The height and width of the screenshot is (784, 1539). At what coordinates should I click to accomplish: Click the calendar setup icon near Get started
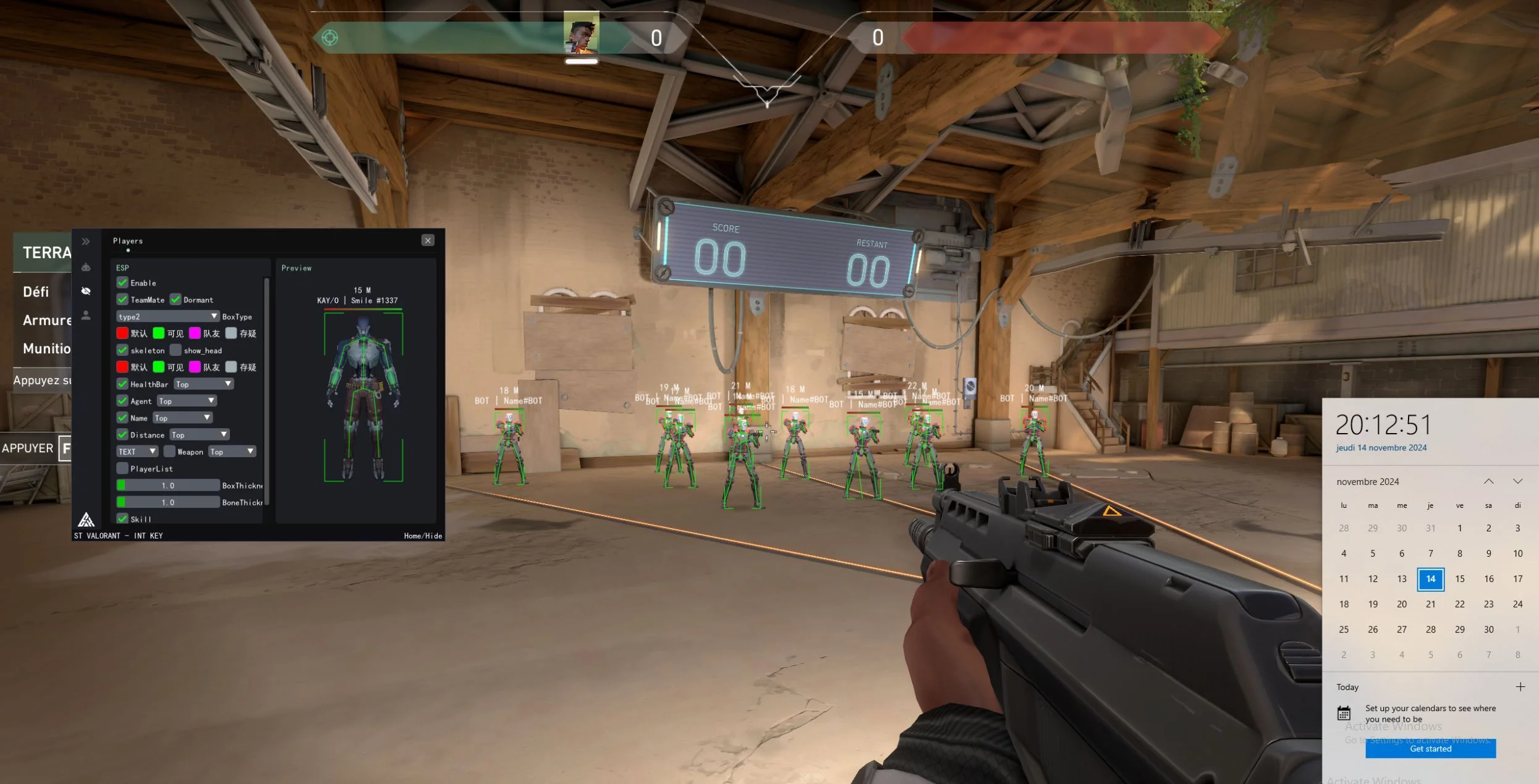pos(1344,712)
